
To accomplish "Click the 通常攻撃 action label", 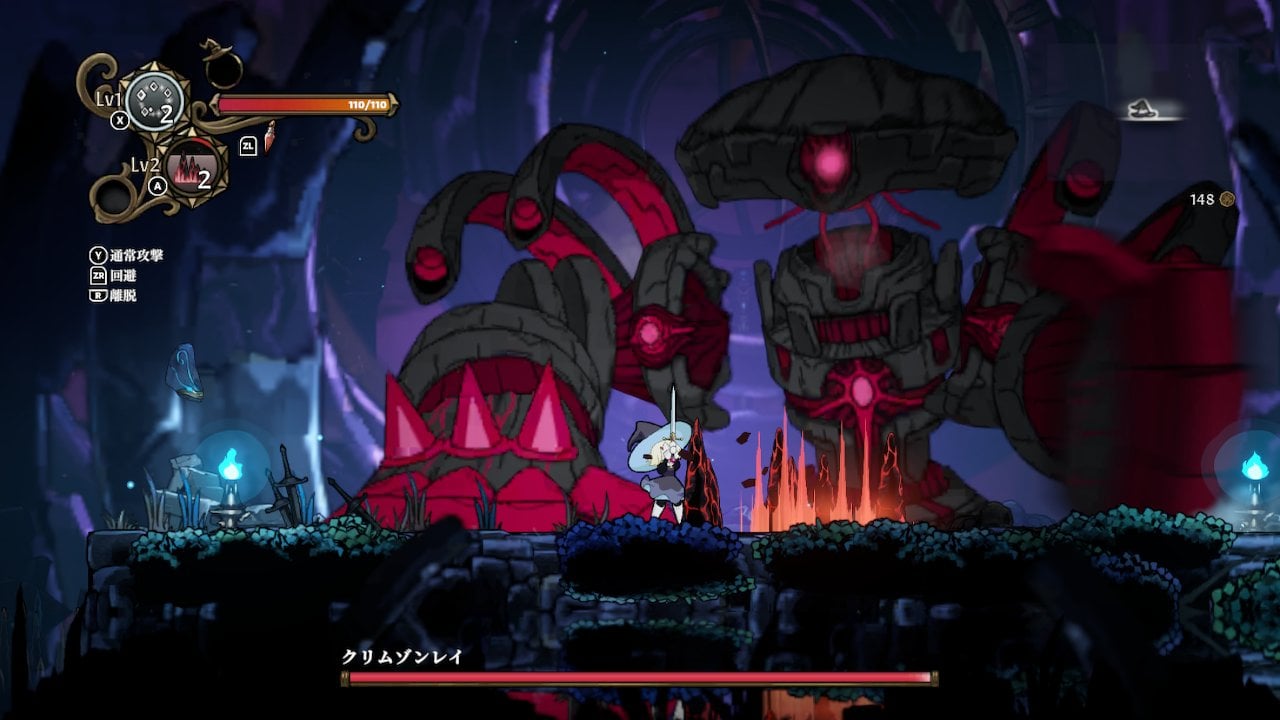I will click(140, 254).
